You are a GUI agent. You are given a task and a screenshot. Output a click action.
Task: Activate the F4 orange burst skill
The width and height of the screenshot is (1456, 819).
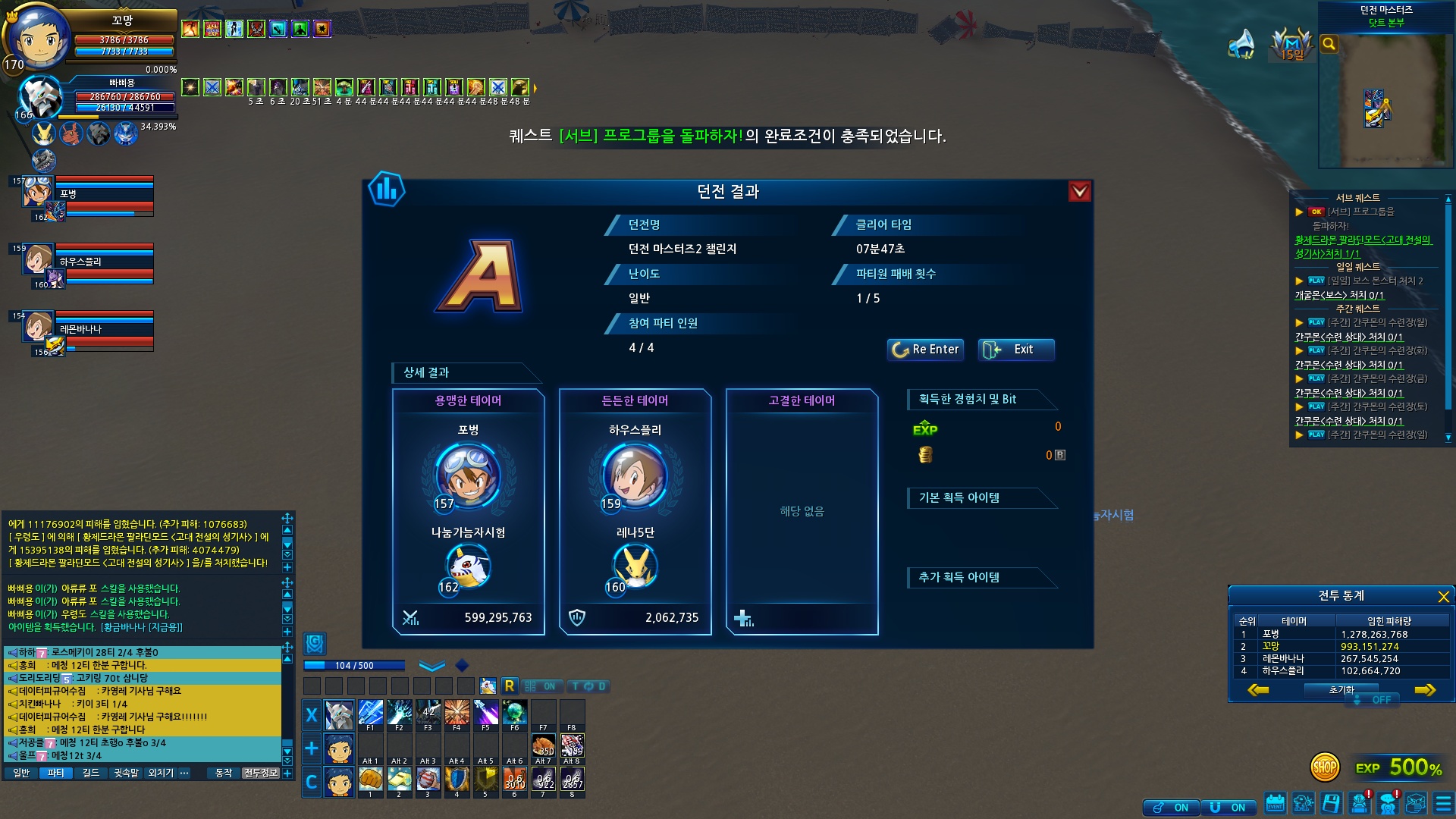pos(457,714)
